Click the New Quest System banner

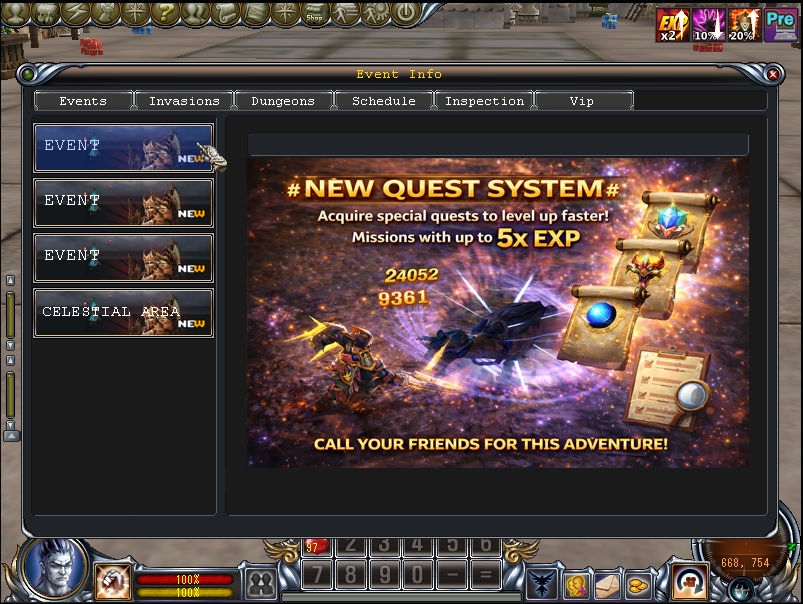(x=497, y=311)
